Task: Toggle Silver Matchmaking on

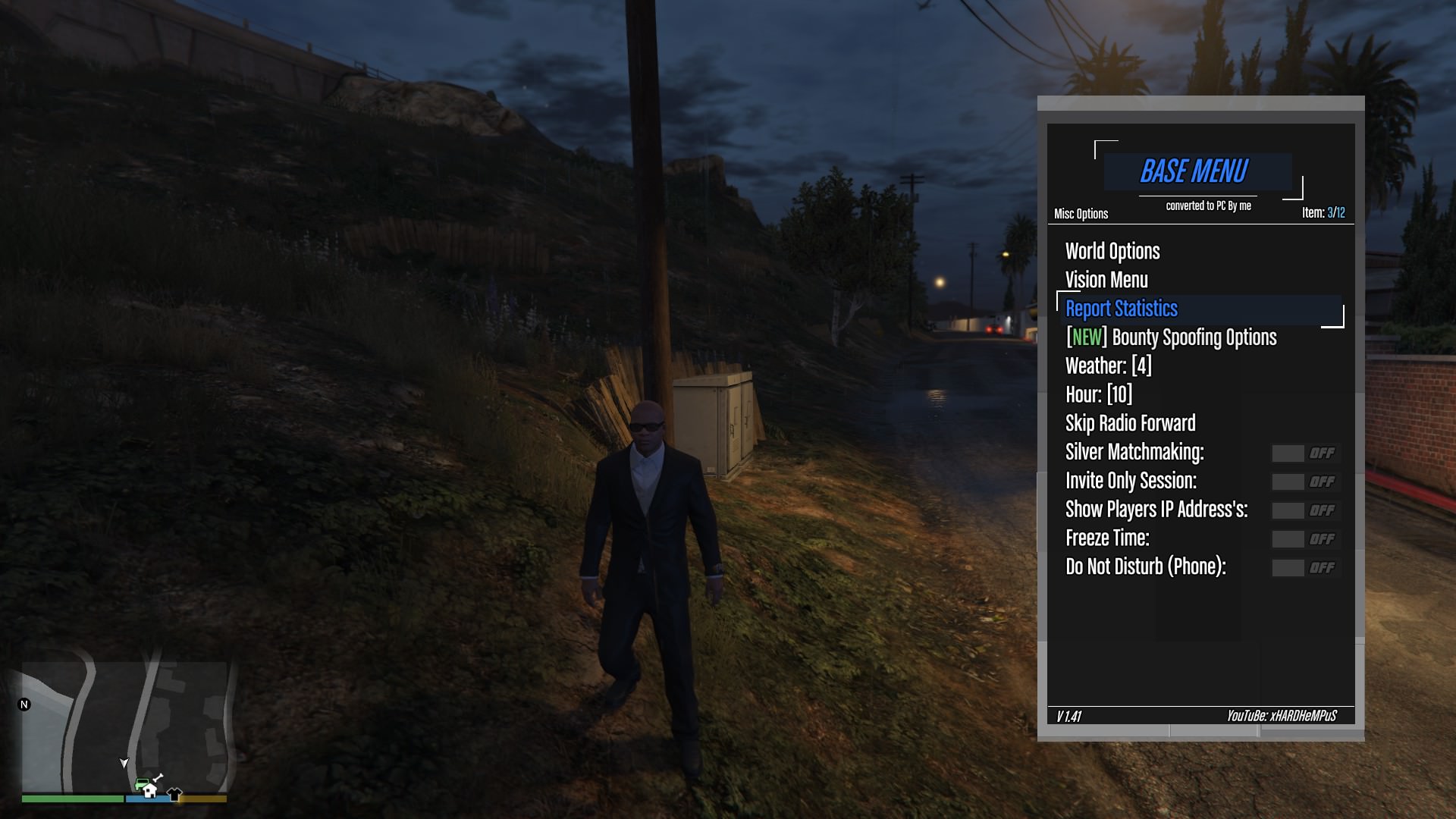Action: tap(1305, 453)
